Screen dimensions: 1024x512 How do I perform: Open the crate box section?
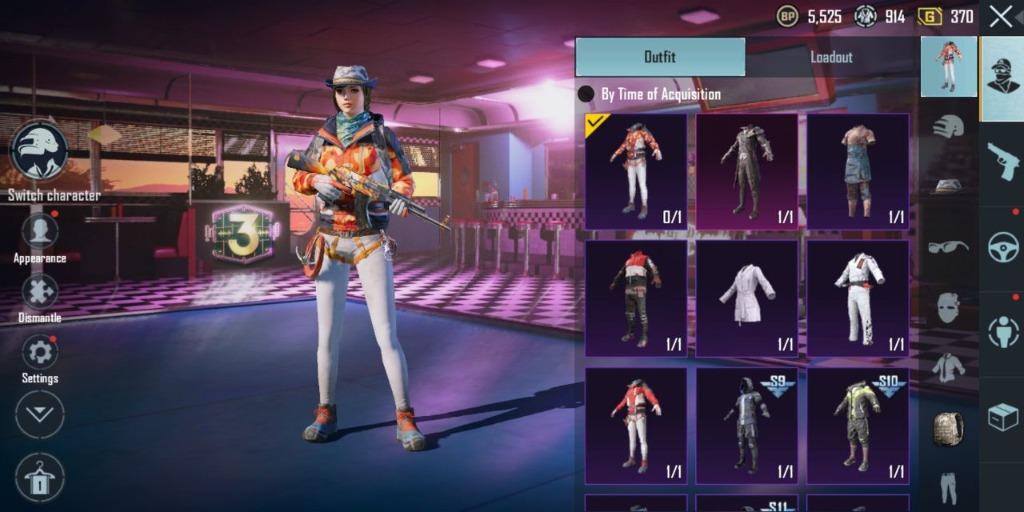pos(1002,417)
